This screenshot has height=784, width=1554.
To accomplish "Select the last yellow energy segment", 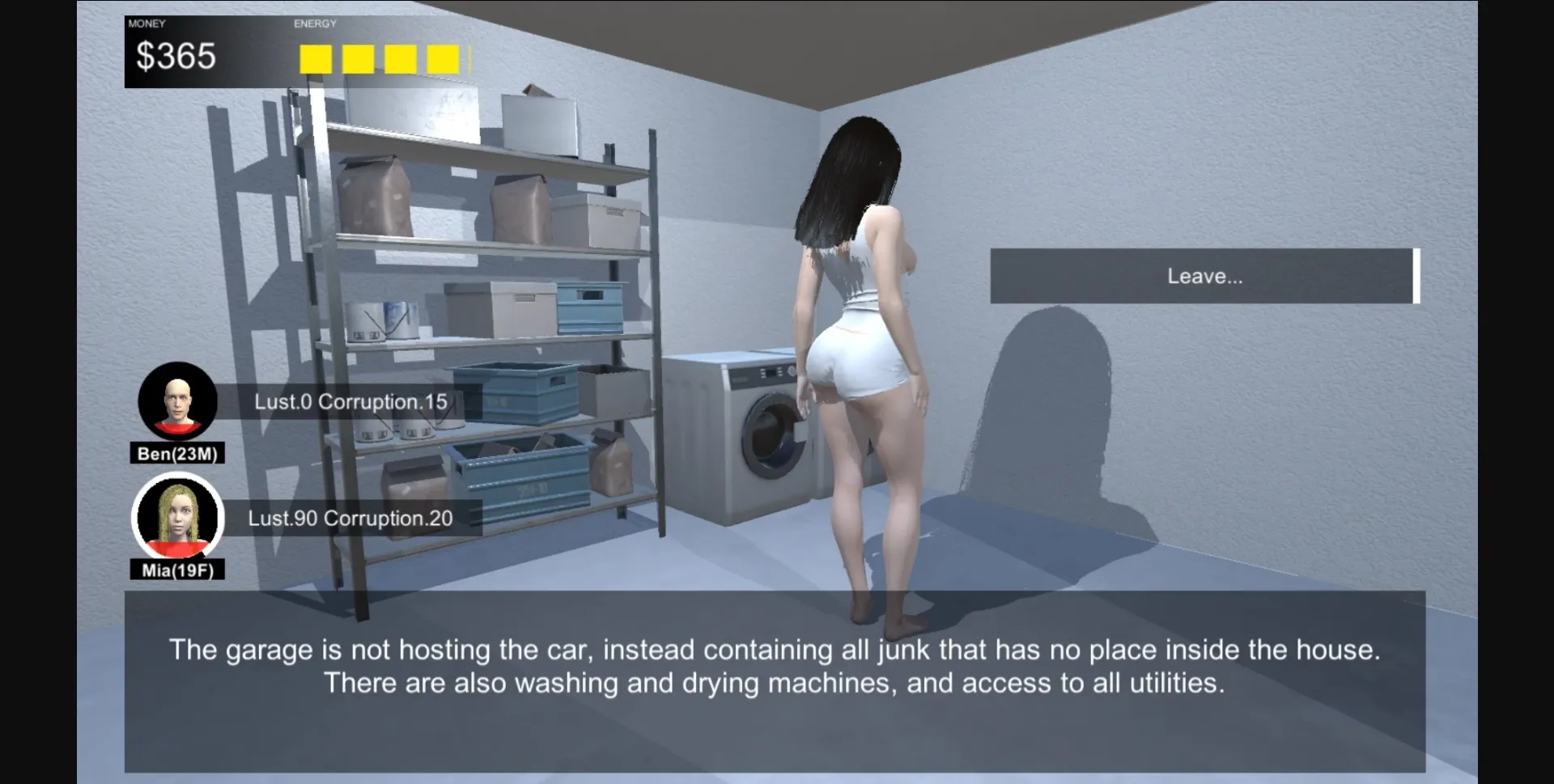I will click(x=442, y=58).
